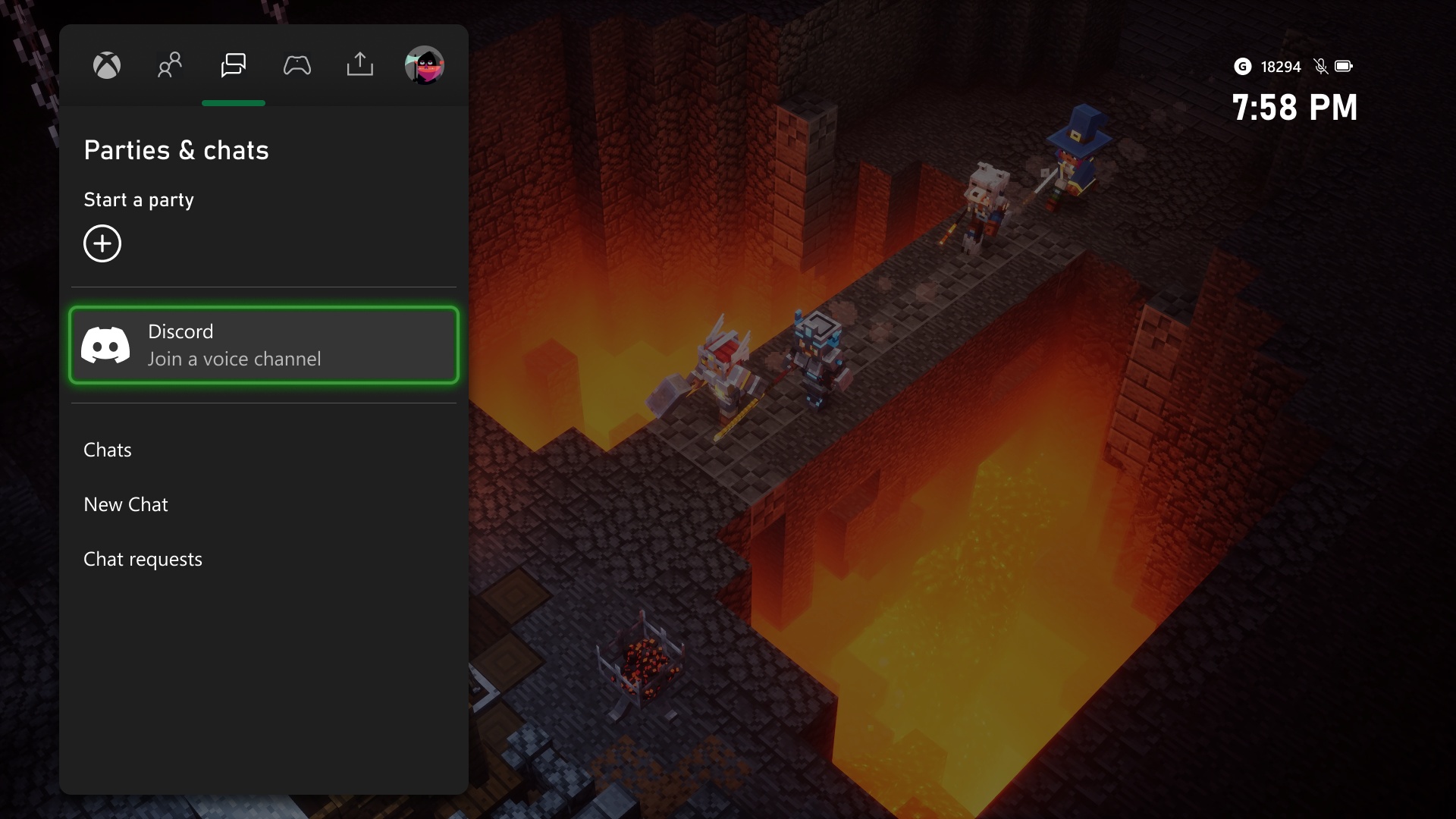Viewport: 1456px width, 819px height.
Task: Start a party with plus button
Action: (x=102, y=243)
